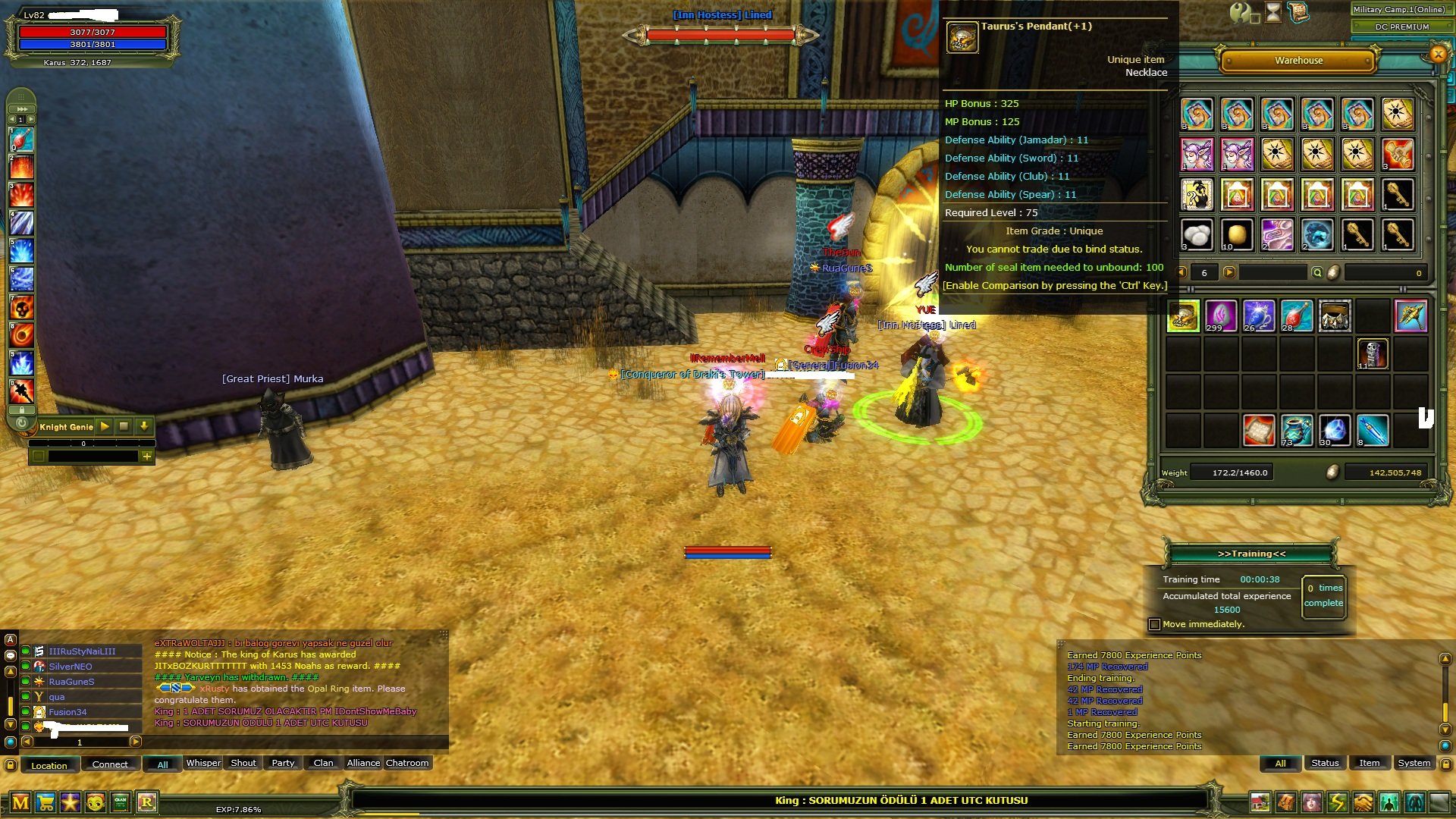This screenshot has width=1456, height=819.
Task: Start the Knight Genie with play button
Action: click(105, 427)
